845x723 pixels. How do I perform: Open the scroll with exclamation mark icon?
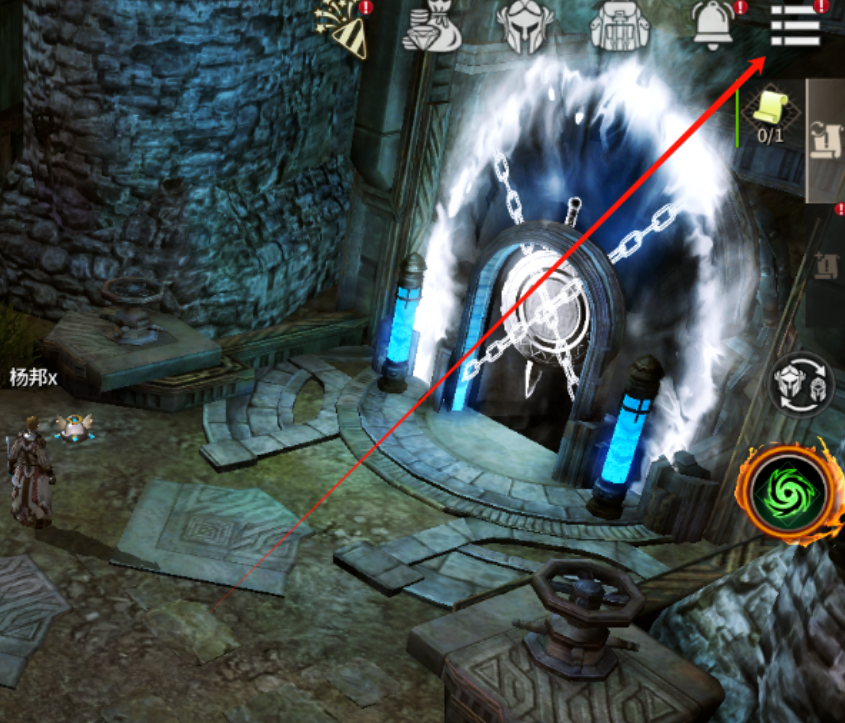point(829,267)
